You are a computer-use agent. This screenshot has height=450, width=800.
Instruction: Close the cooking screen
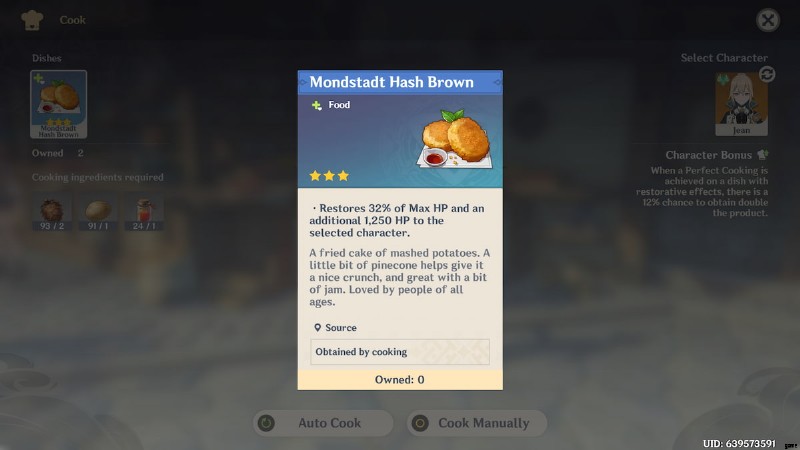[x=767, y=20]
